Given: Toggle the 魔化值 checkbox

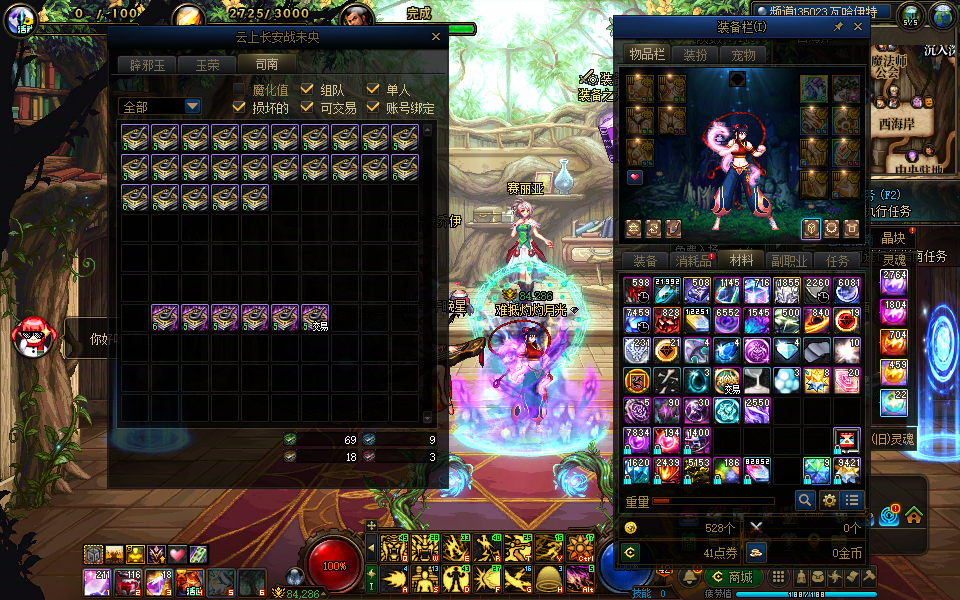Looking at the screenshot, I should (x=239, y=90).
